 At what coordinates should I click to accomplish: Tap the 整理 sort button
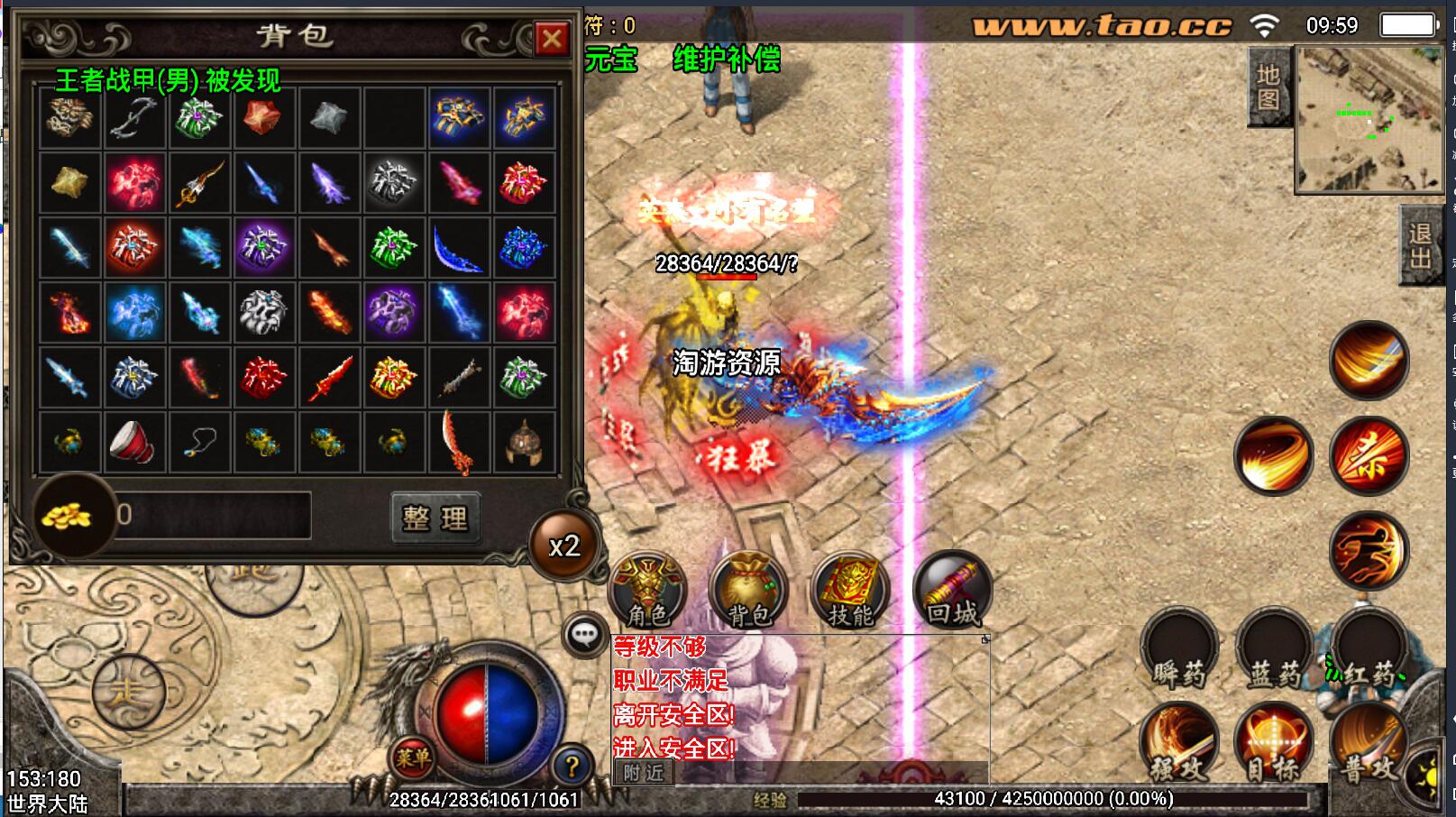tap(435, 518)
